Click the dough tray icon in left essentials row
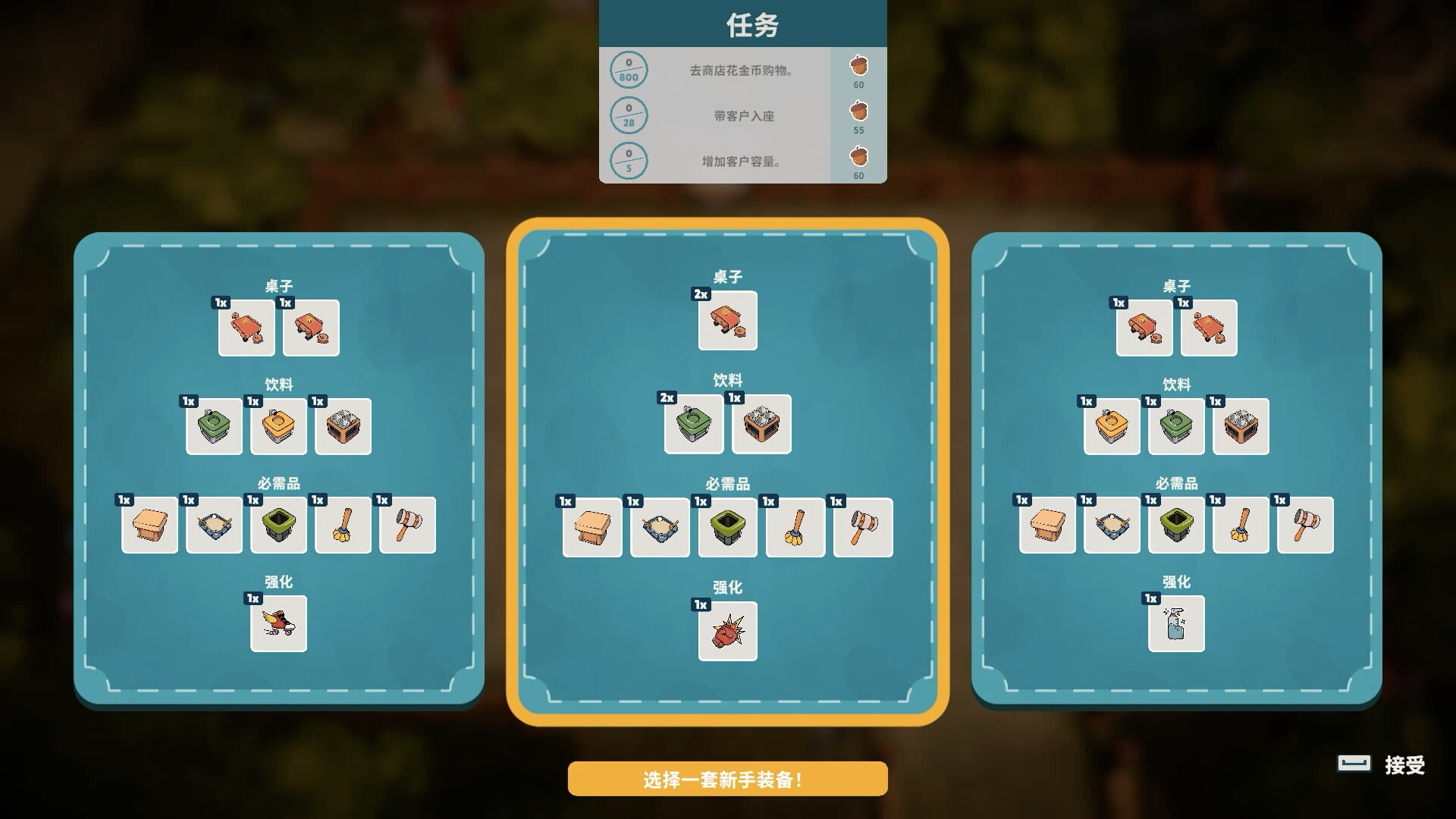Image resolution: width=1456 pixels, height=819 pixels. pyautogui.click(x=214, y=525)
